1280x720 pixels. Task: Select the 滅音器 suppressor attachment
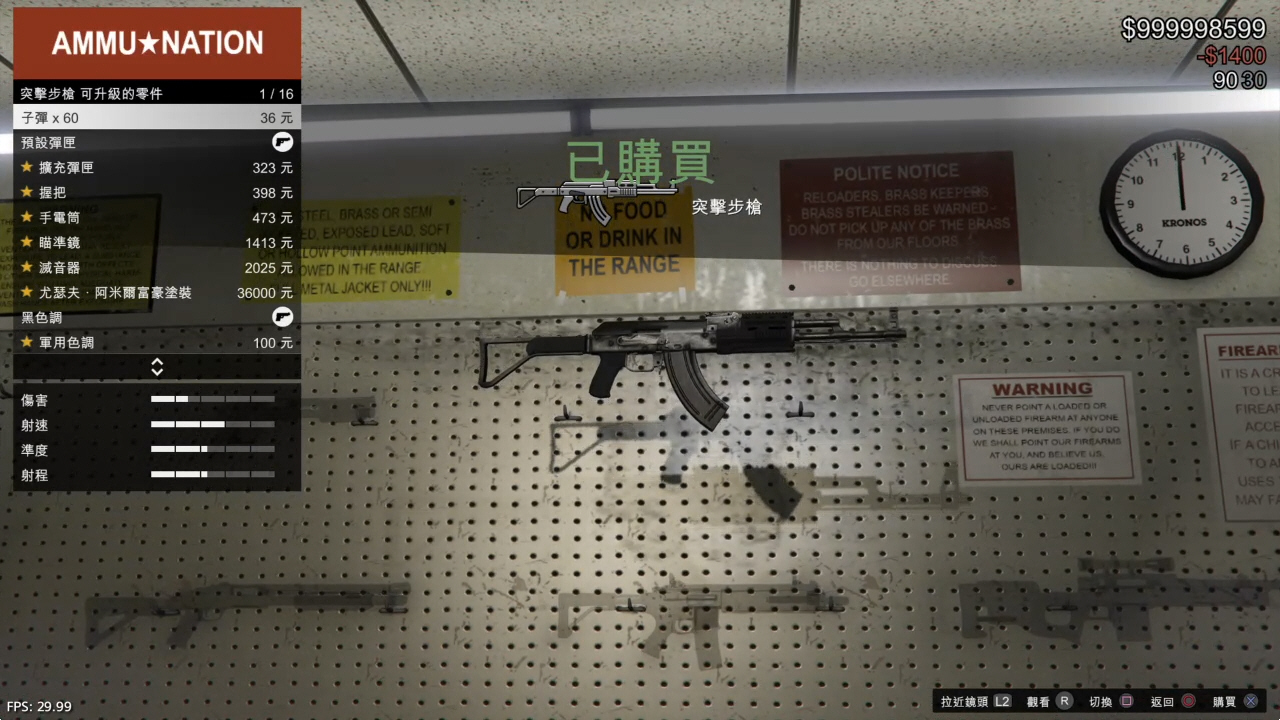[x=157, y=268]
